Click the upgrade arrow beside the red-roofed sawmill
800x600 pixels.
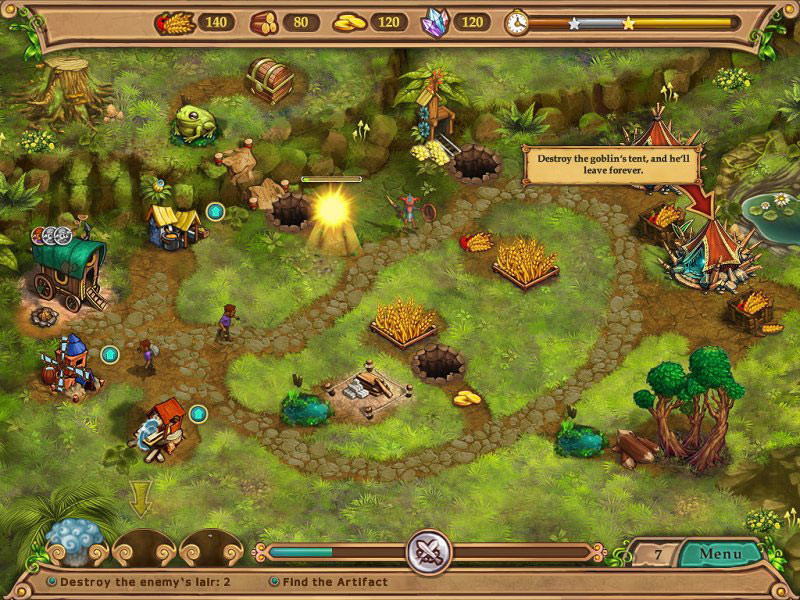[x=198, y=413]
